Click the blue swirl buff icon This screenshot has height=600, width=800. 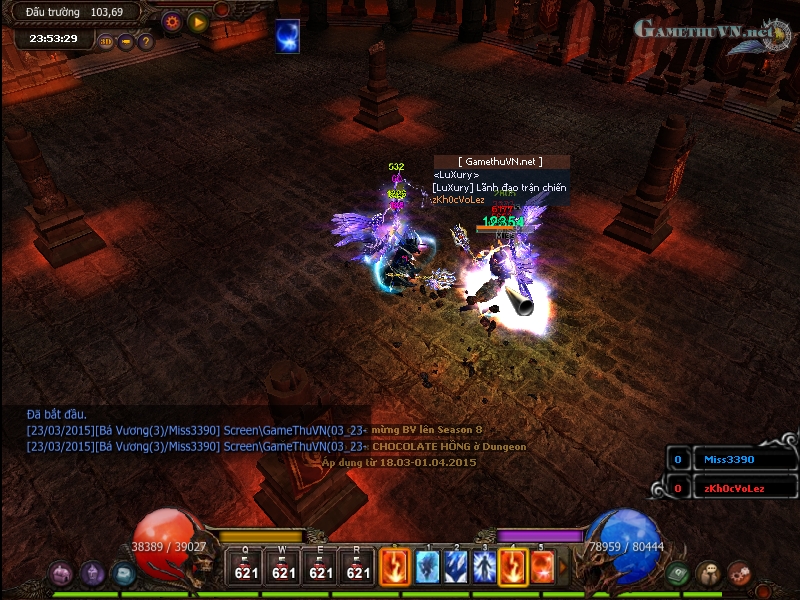(x=288, y=35)
